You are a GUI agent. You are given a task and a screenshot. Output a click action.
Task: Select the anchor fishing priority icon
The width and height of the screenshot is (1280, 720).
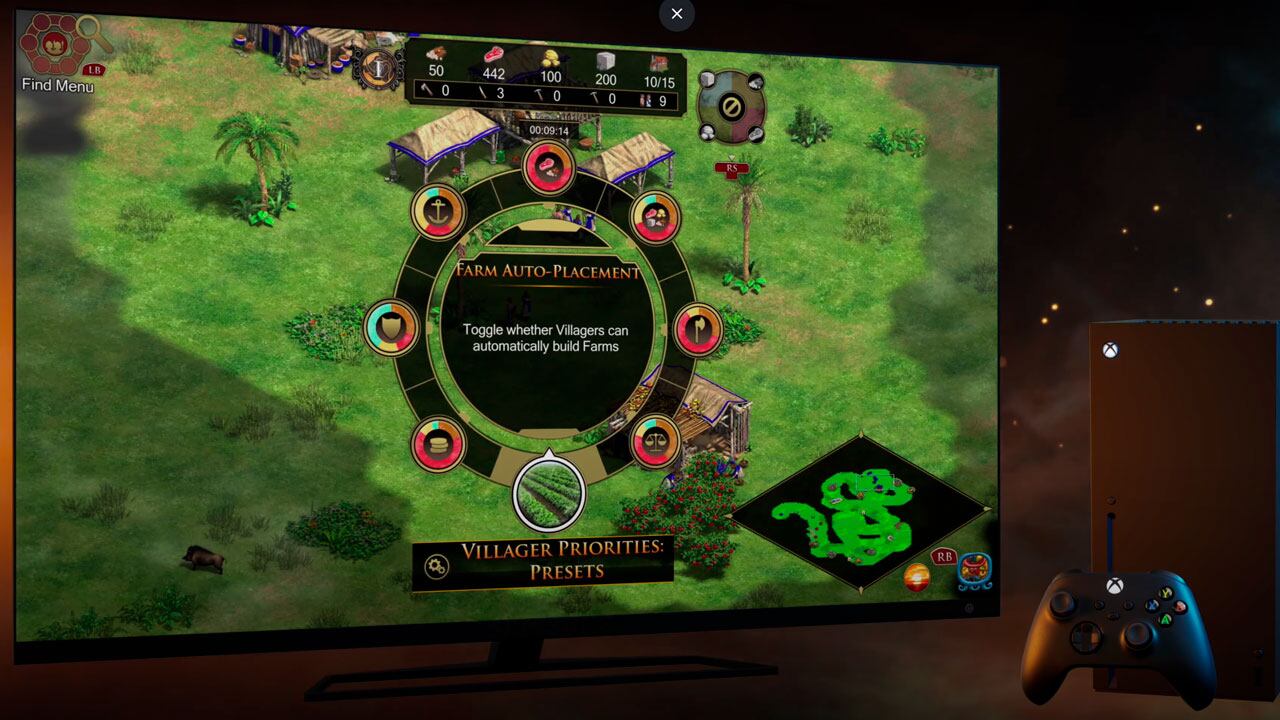pyautogui.click(x=438, y=210)
